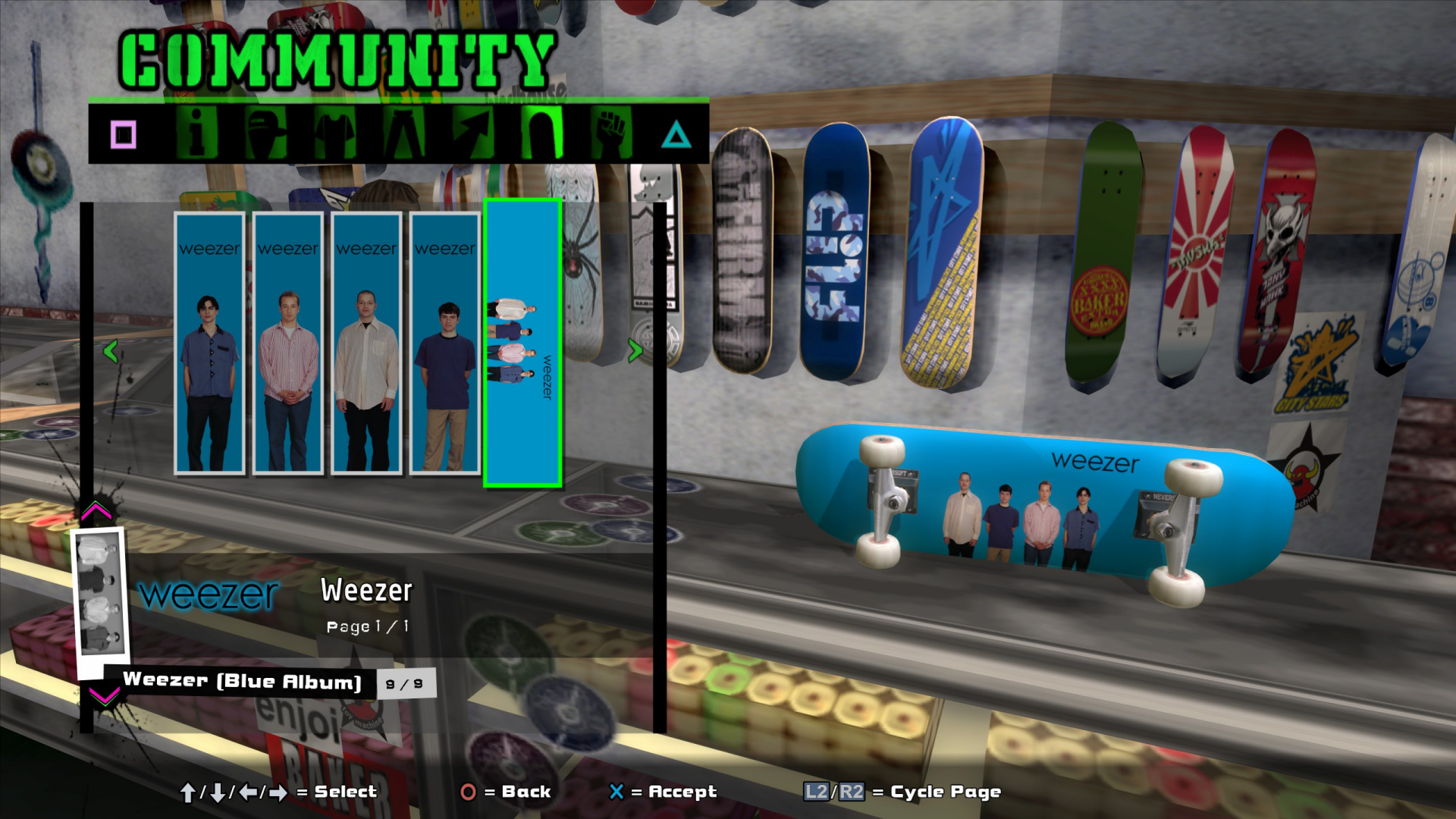Select the highlighted full-band Weezer deck
Viewport: 1456px width, 819px height.
(x=522, y=343)
